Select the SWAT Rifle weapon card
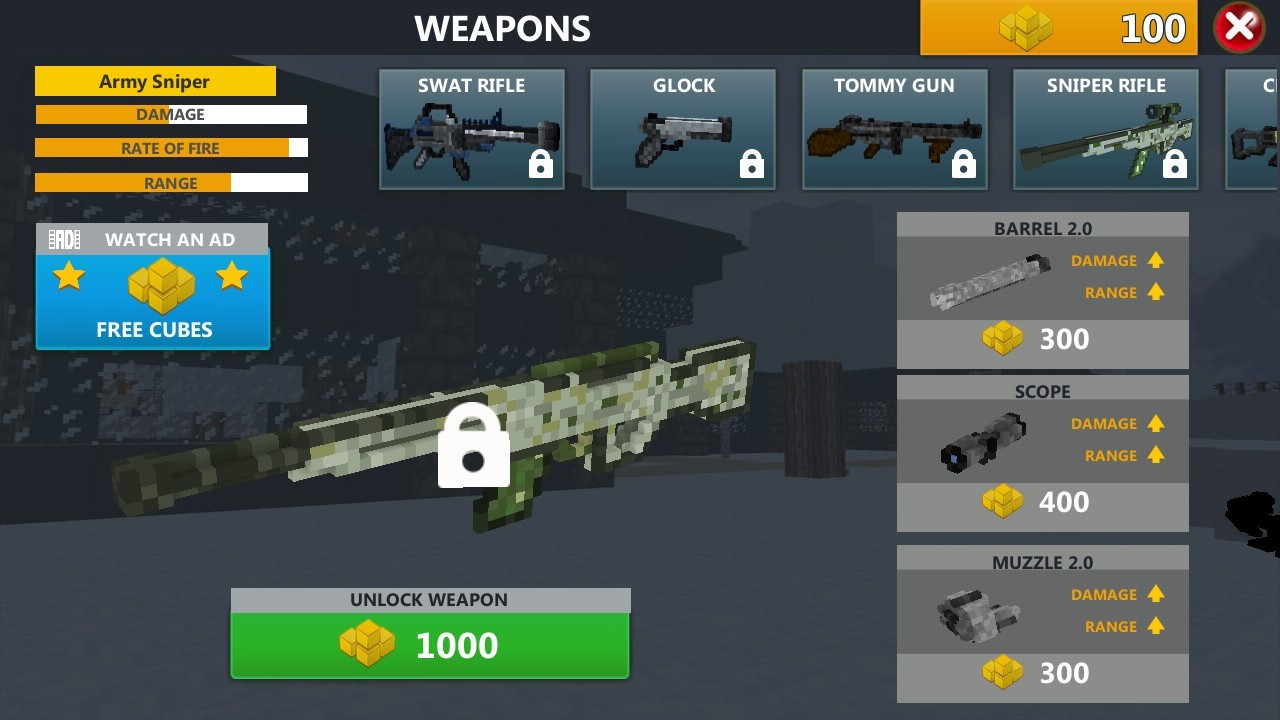This screenshot has width=1280, height=720. (472, 129)
